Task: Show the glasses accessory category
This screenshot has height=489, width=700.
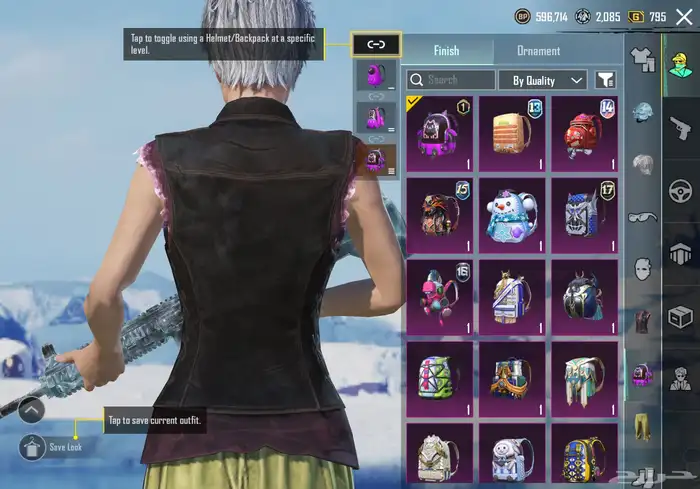Action: coord(641,217)
